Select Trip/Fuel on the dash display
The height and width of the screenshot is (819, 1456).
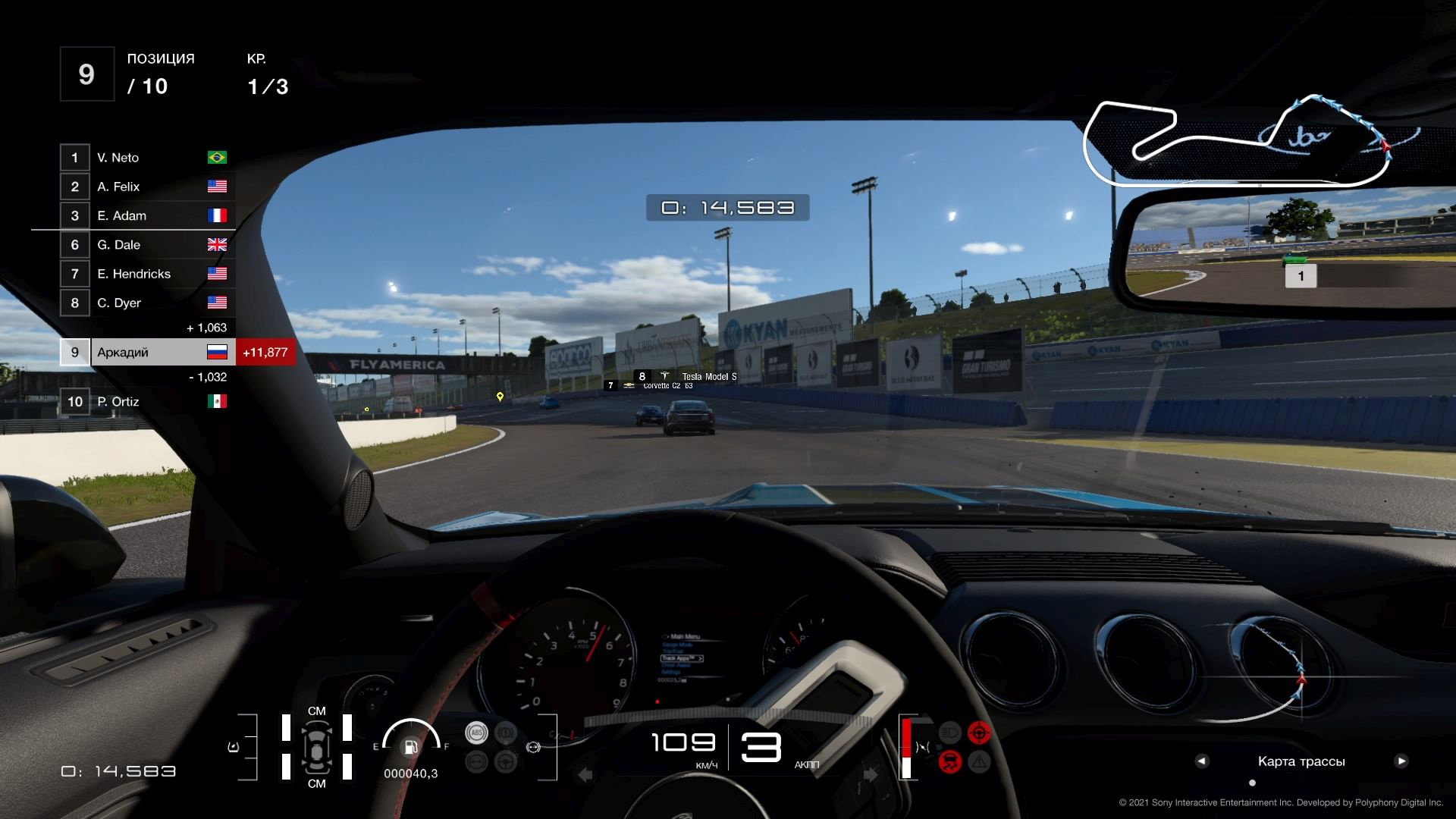coord(673,651)
